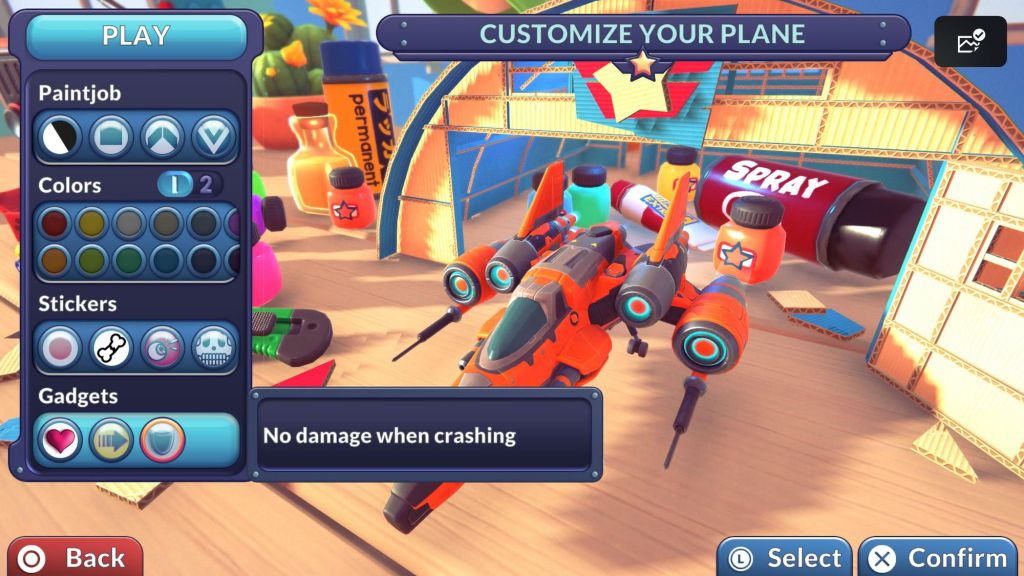Choose the upward chevron paintjob

pos(162,137)
